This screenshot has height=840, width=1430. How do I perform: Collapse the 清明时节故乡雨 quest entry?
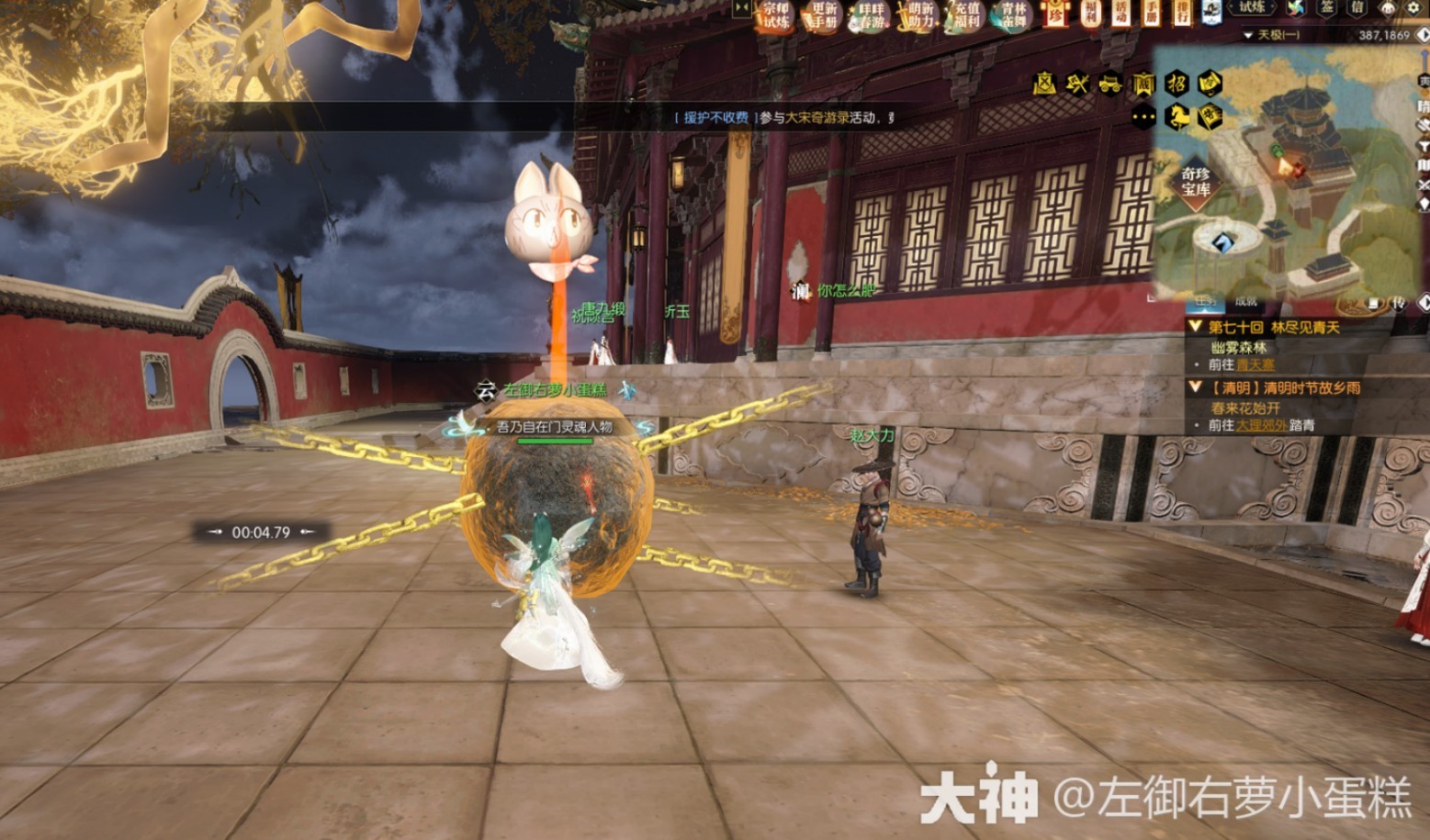[1196, 386]
